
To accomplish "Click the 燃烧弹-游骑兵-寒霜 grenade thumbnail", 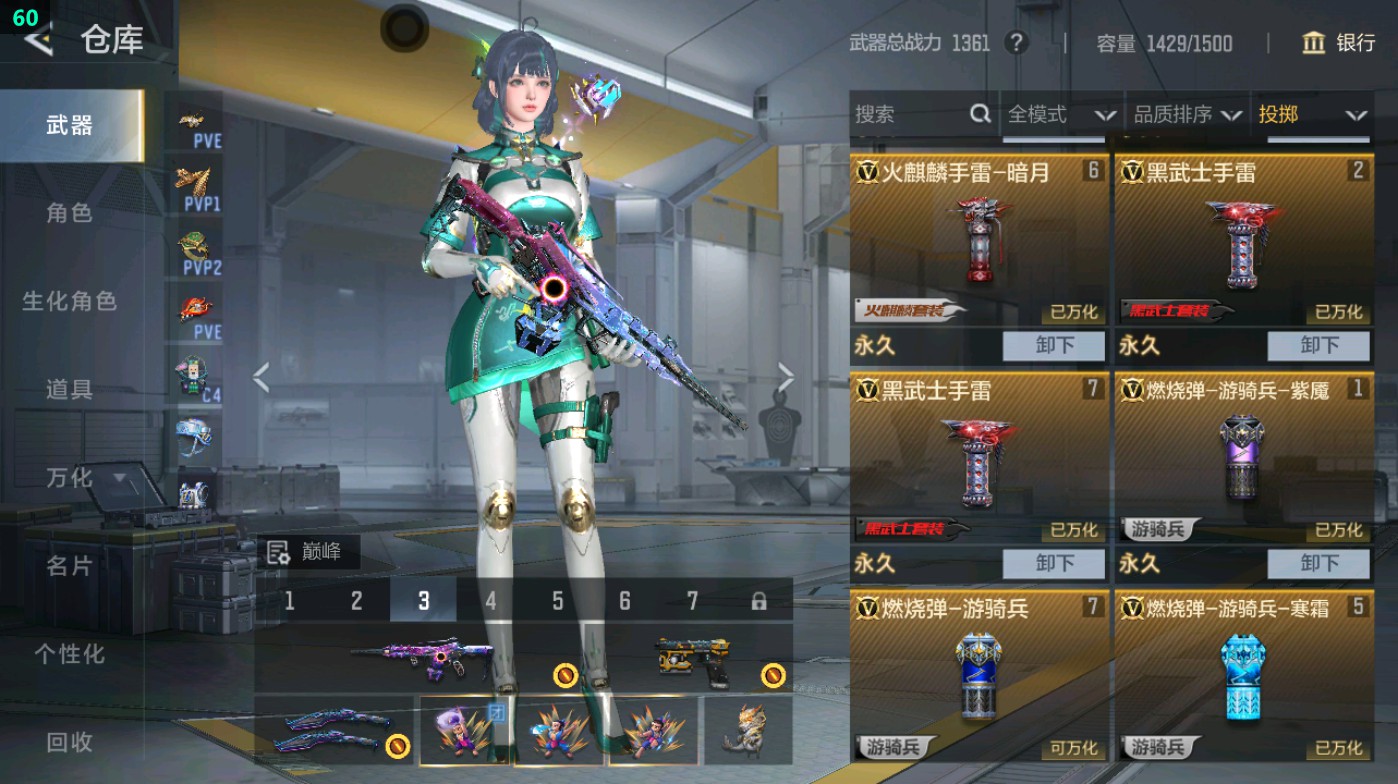I will (1242, 680).
